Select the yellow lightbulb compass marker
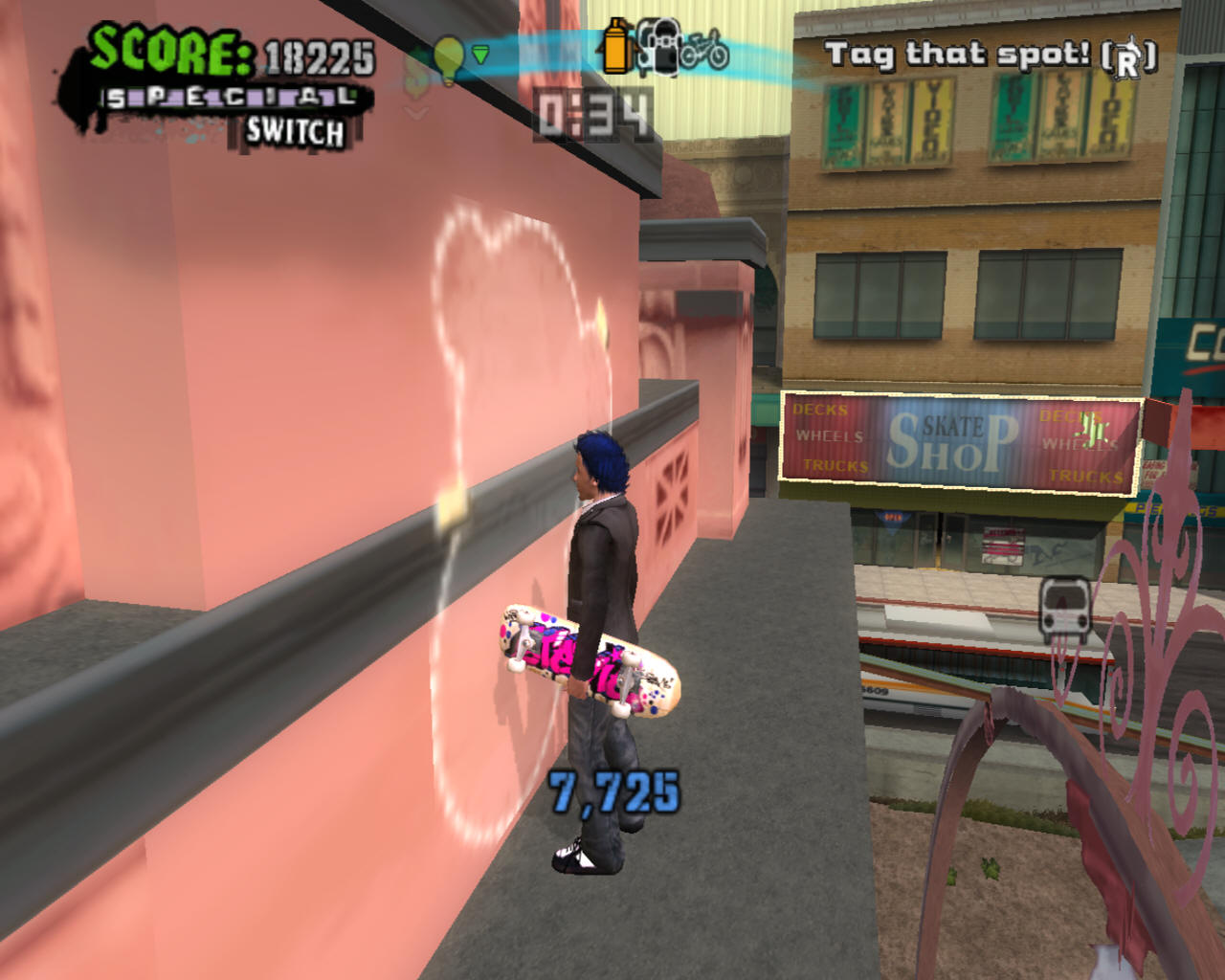The width and height of the screenshot is (1225, 980). 448,56
